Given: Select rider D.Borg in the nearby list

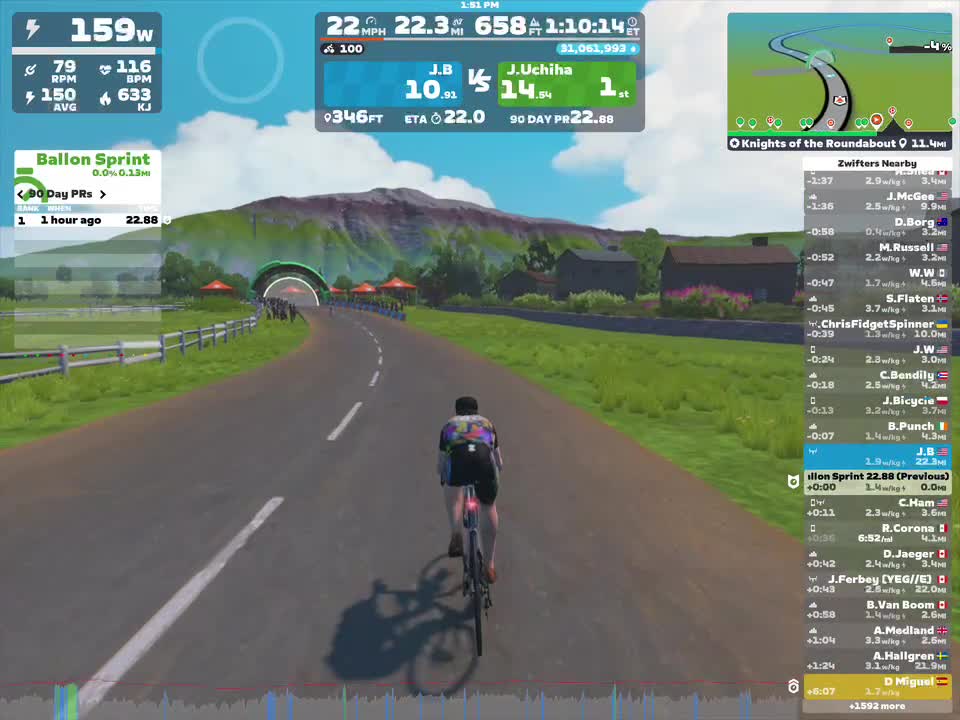Looking at the screenshot, I should pos(877,227).
